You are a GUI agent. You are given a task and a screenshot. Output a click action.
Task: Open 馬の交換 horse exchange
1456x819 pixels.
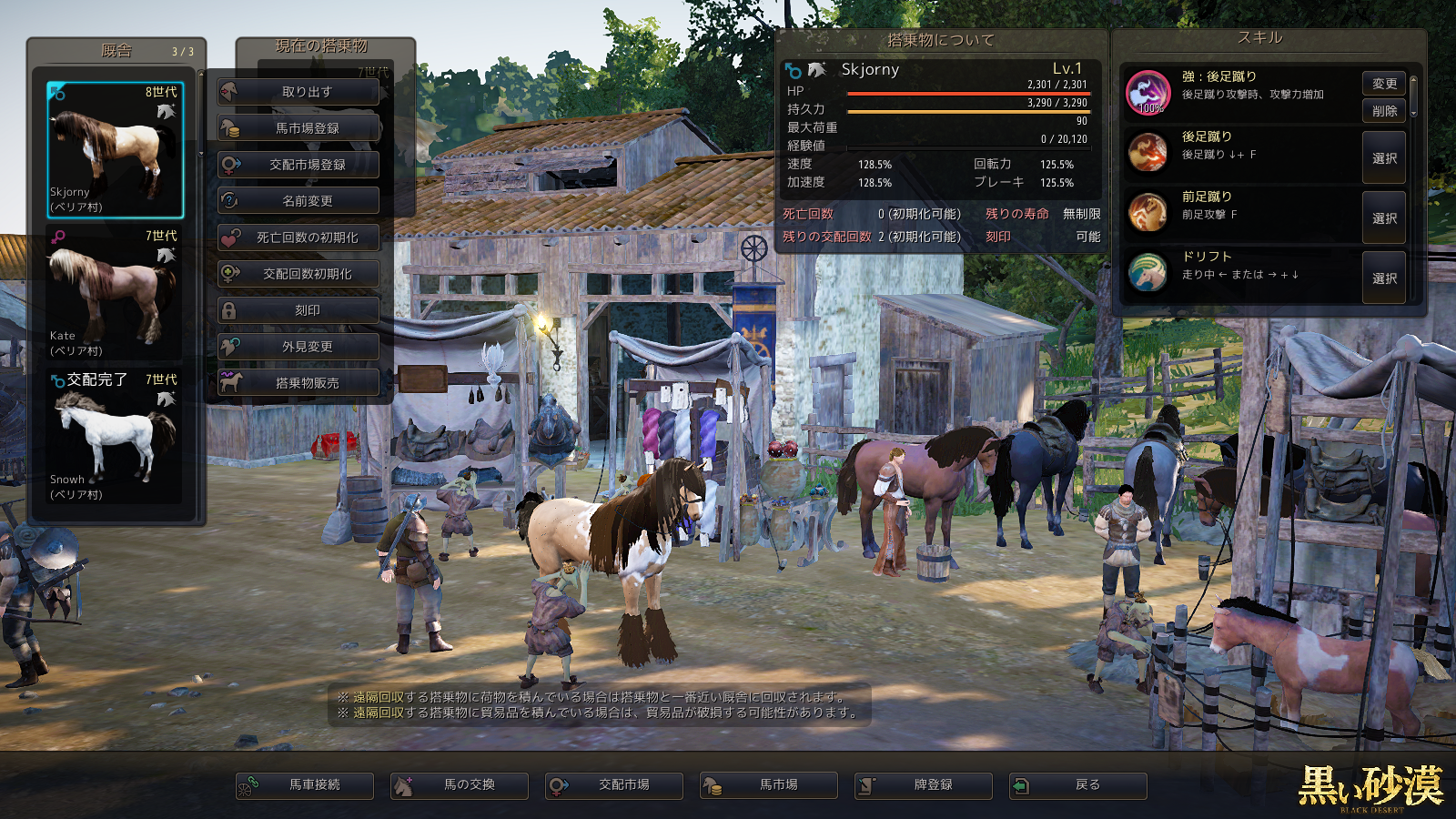(x=460, y=785)
